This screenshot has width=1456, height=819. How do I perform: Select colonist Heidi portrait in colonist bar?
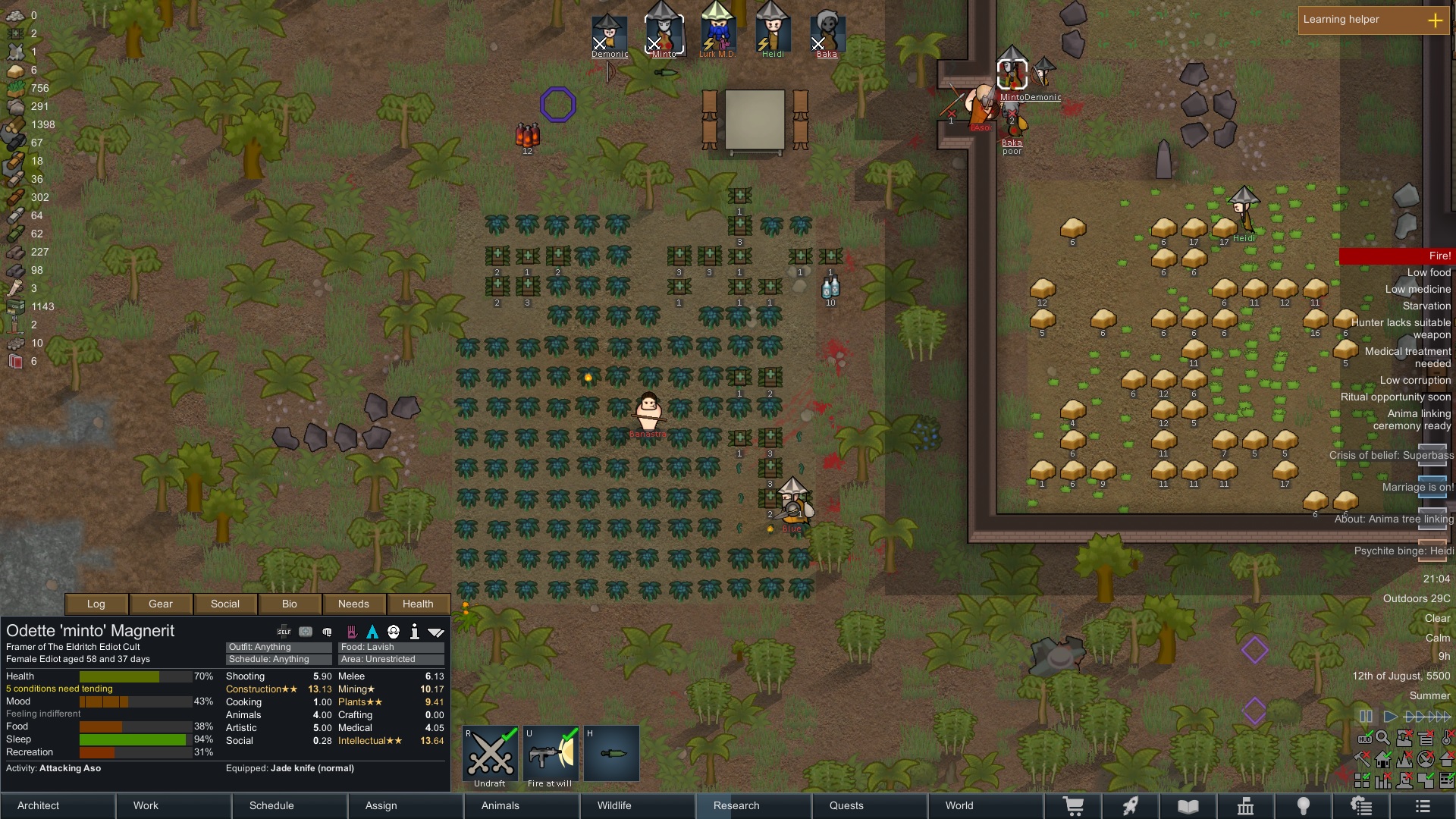click(x=773, y=32)
